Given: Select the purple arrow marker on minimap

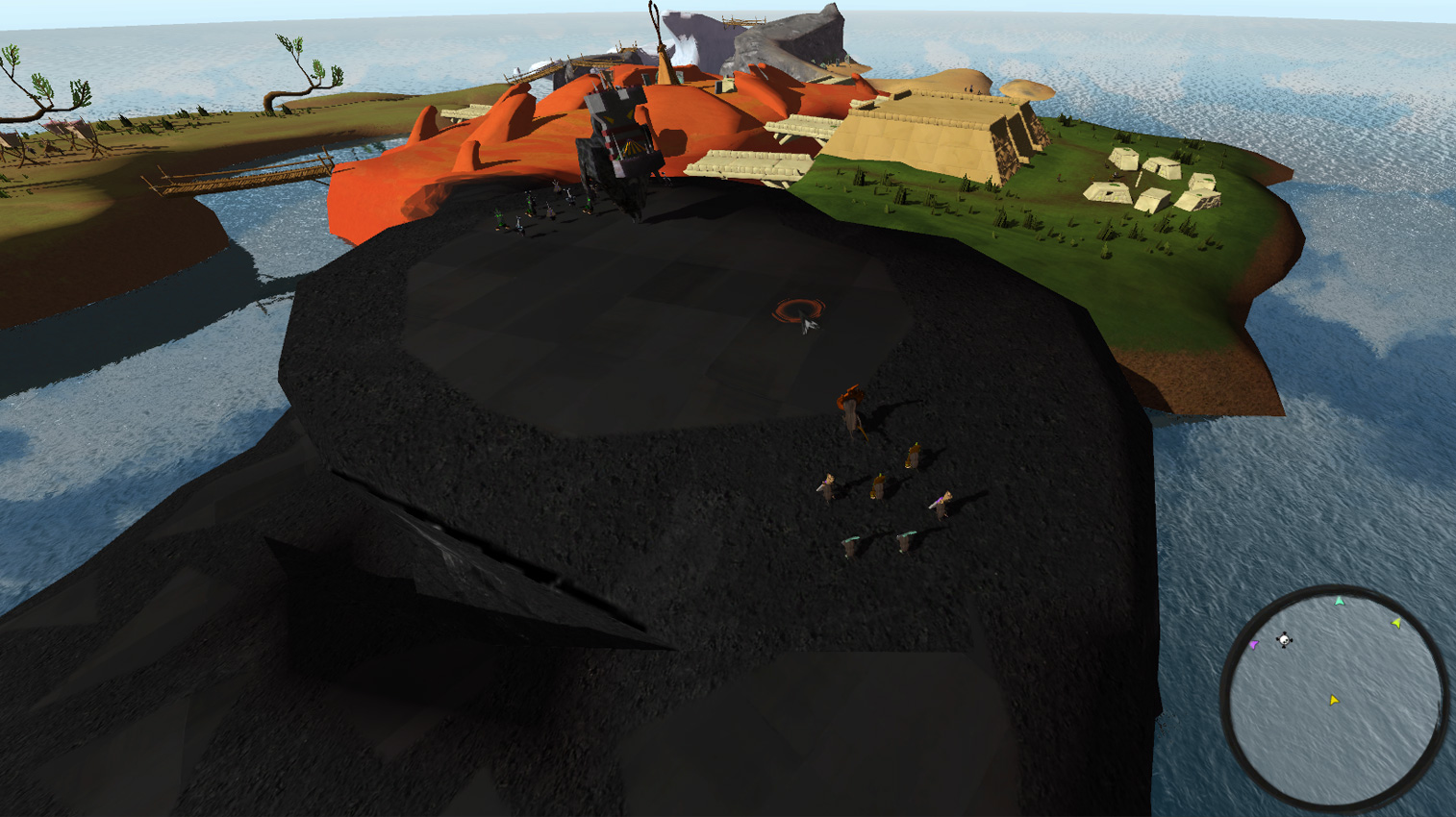Looking at the screenshot, I should point(1253,645).
